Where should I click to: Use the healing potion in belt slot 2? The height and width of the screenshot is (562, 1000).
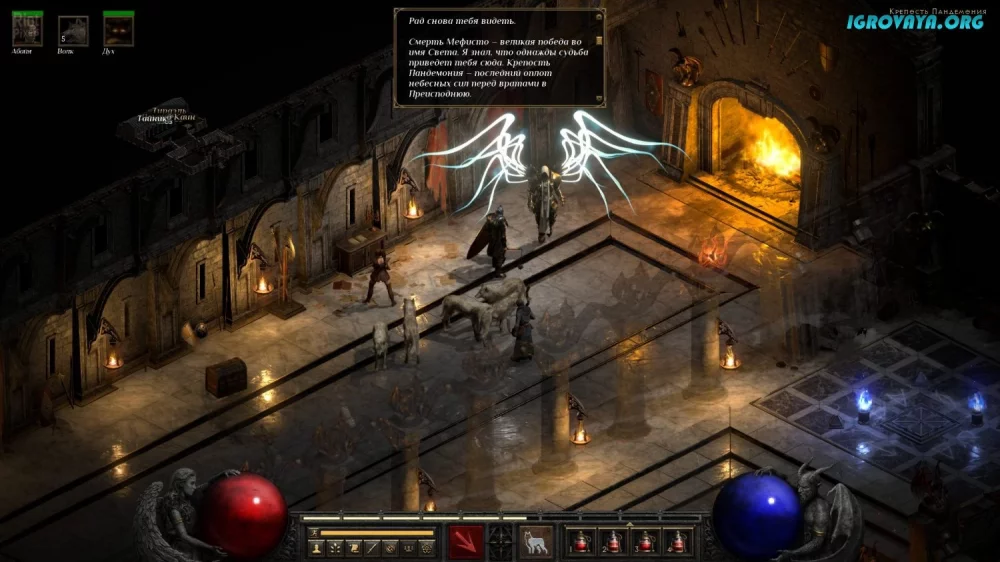(614, 542)
